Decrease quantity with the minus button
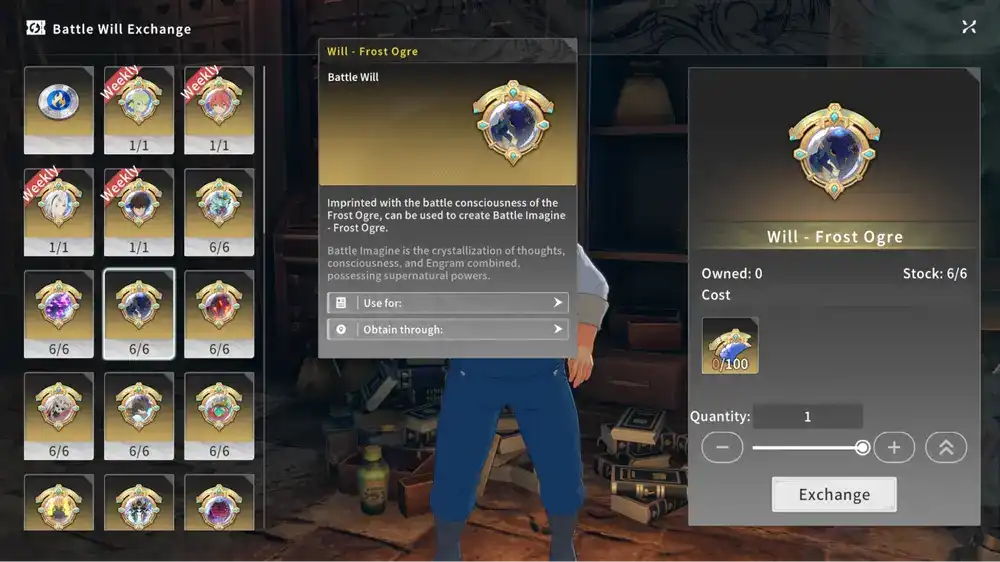Viewport: 1000px width, 562px height. tap(722, 447)
